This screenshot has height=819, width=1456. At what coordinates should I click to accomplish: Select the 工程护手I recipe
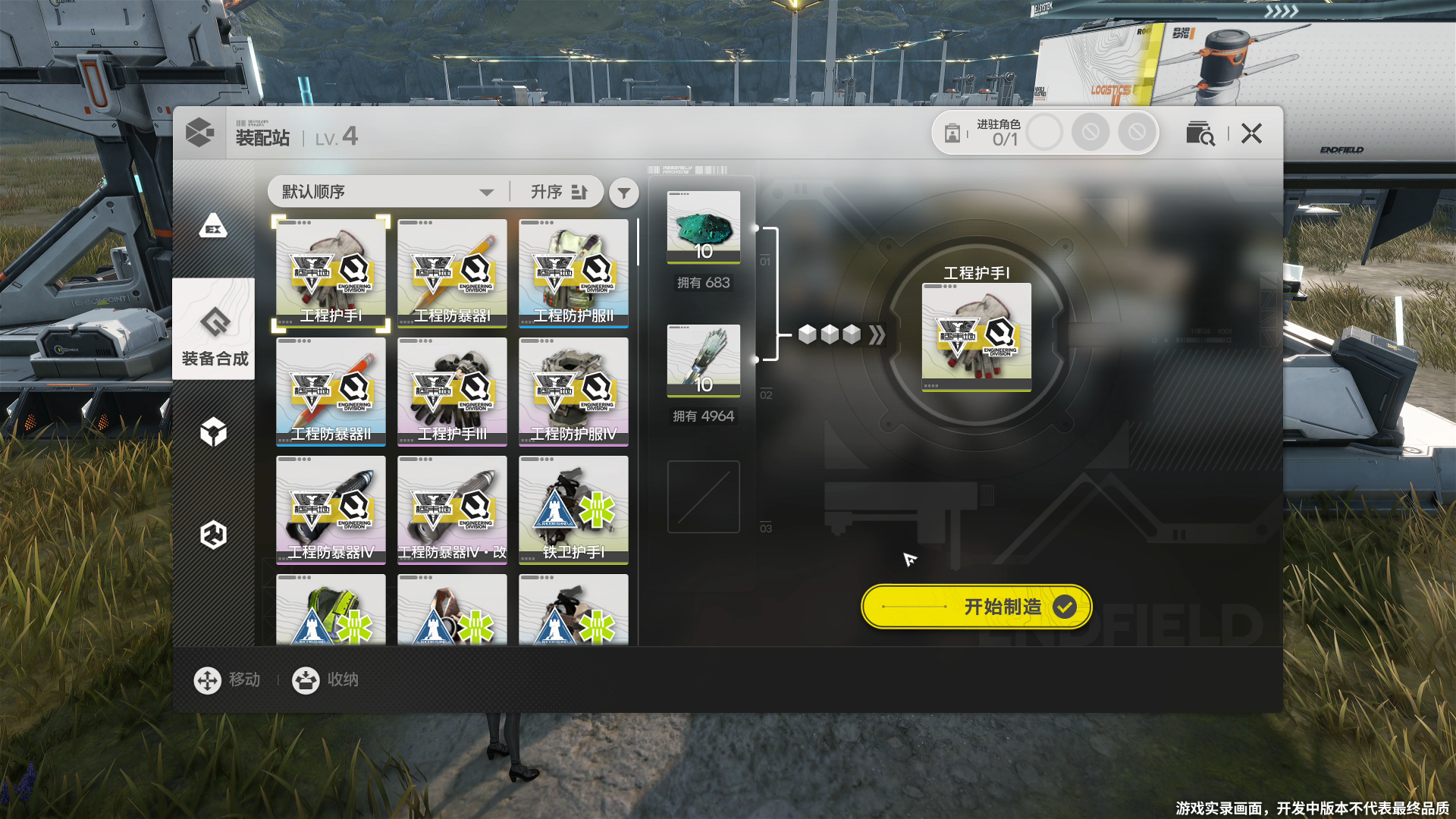(x=331, y=273)
